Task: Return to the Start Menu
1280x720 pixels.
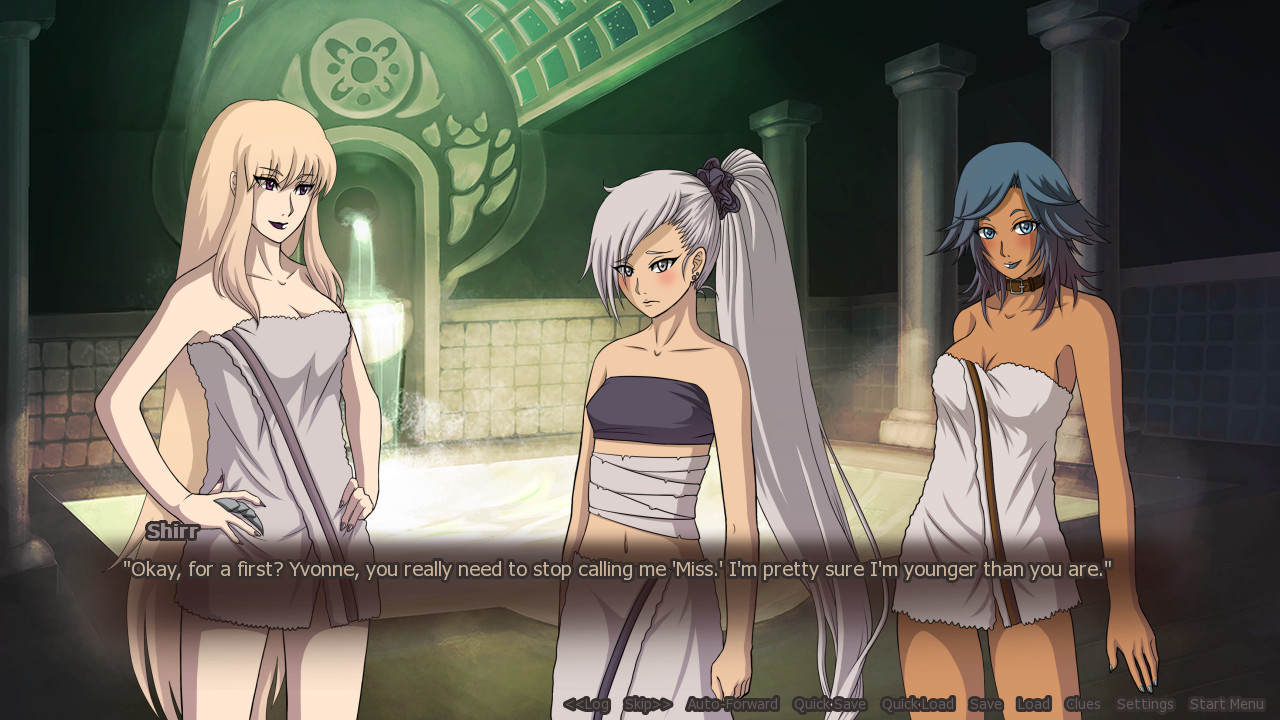Action: (x=1227, y=703)
